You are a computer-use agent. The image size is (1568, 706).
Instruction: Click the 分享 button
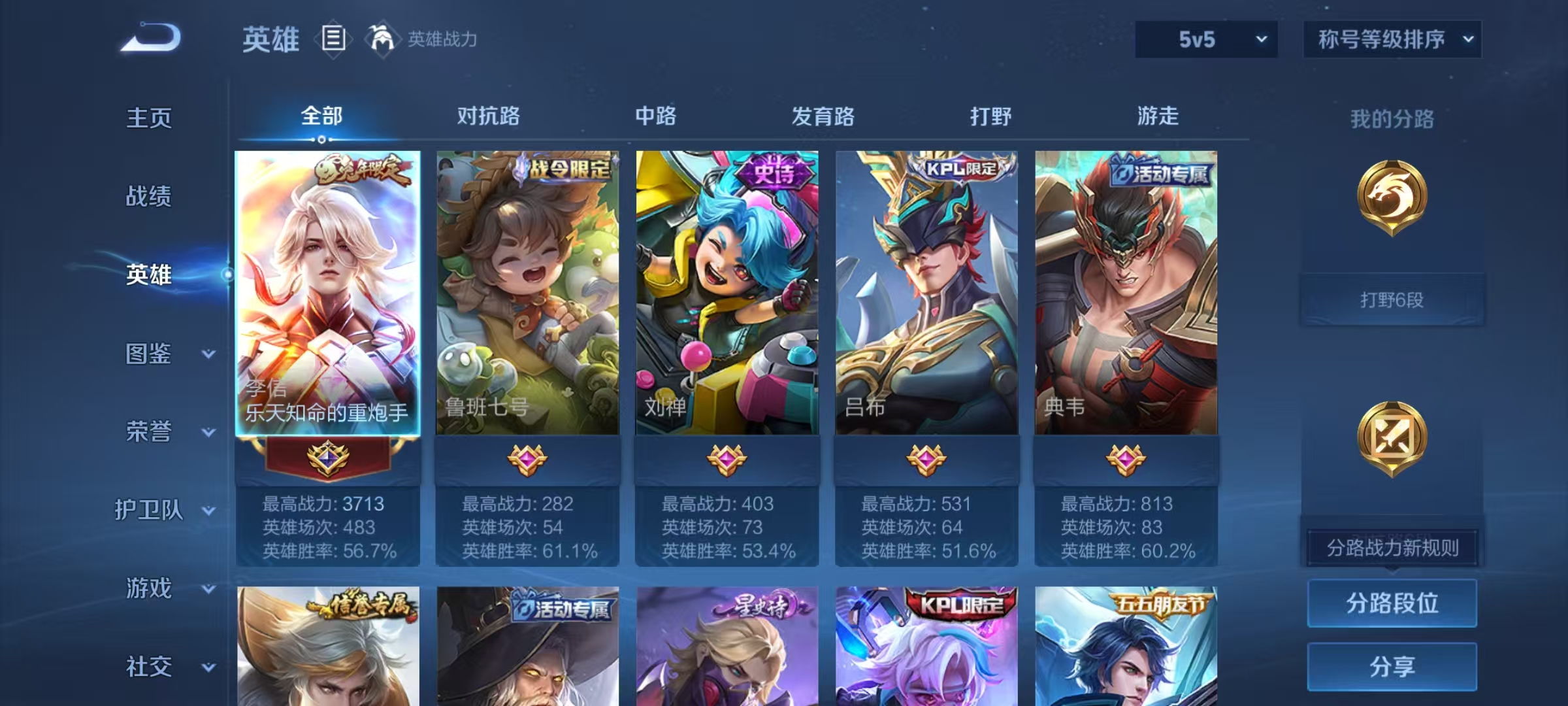[x=1392, y=665]
